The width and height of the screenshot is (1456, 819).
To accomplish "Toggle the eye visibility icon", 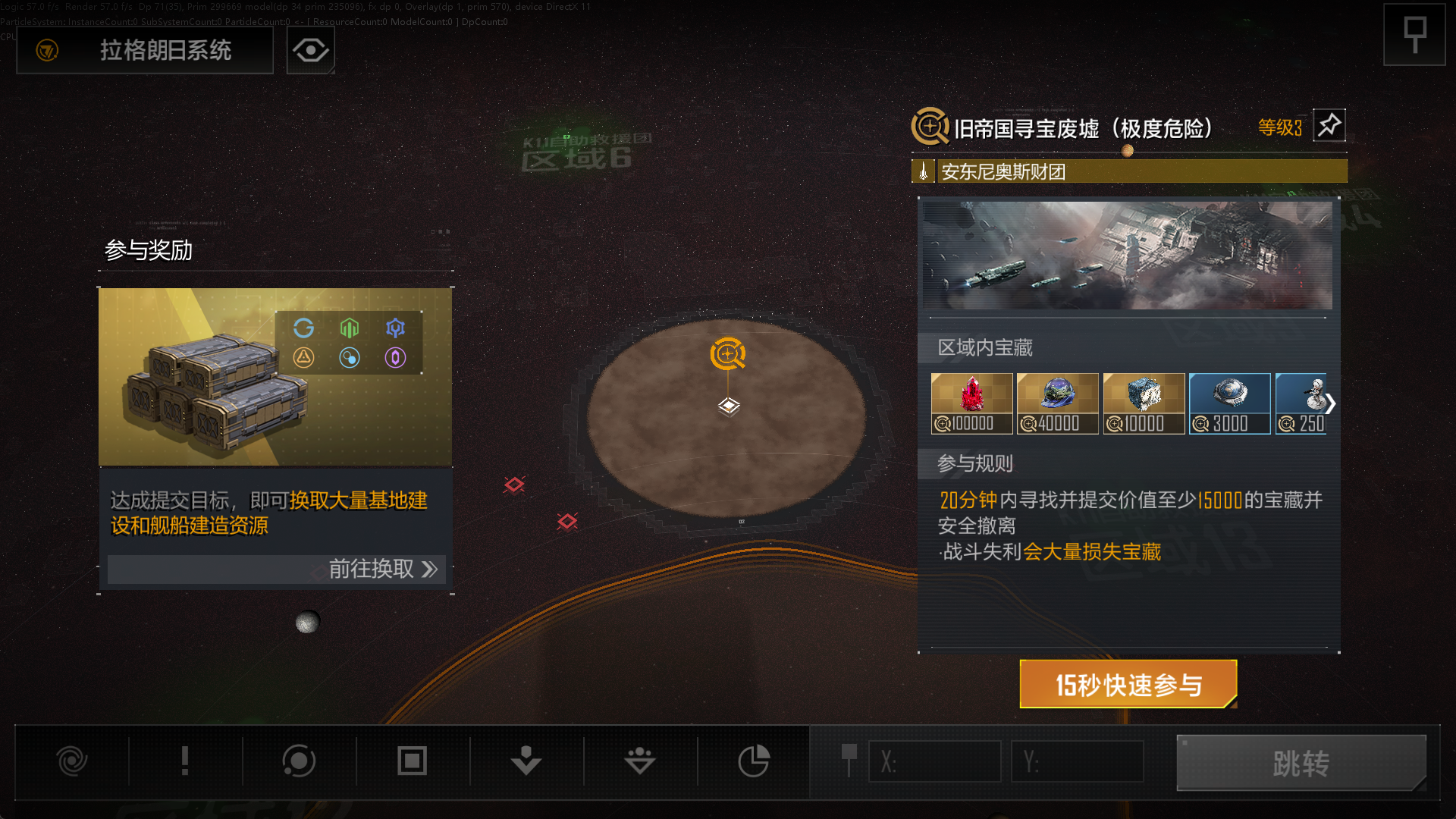I will [311, 51].
